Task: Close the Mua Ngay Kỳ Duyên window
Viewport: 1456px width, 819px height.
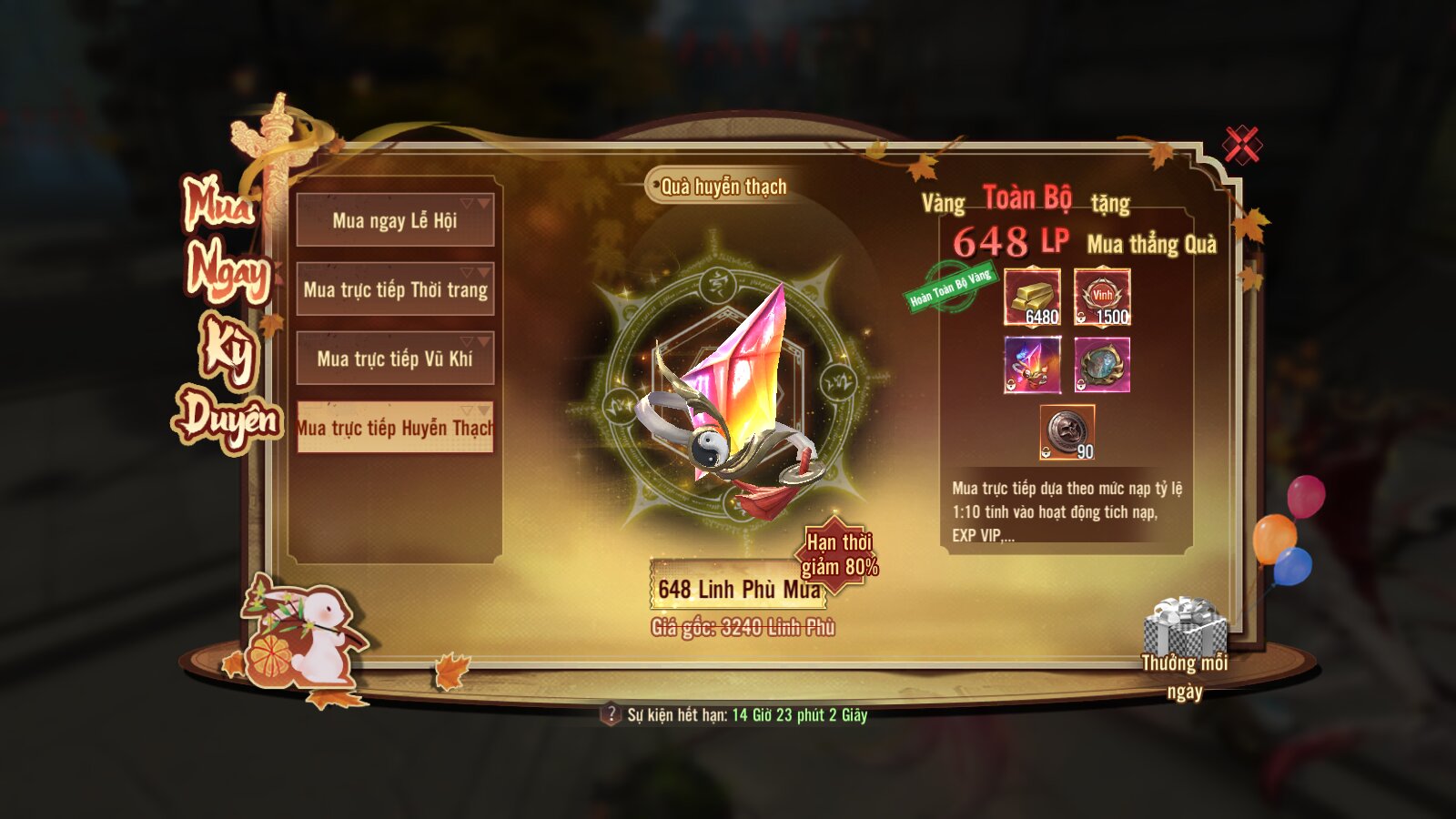Action: (1241, 145)
